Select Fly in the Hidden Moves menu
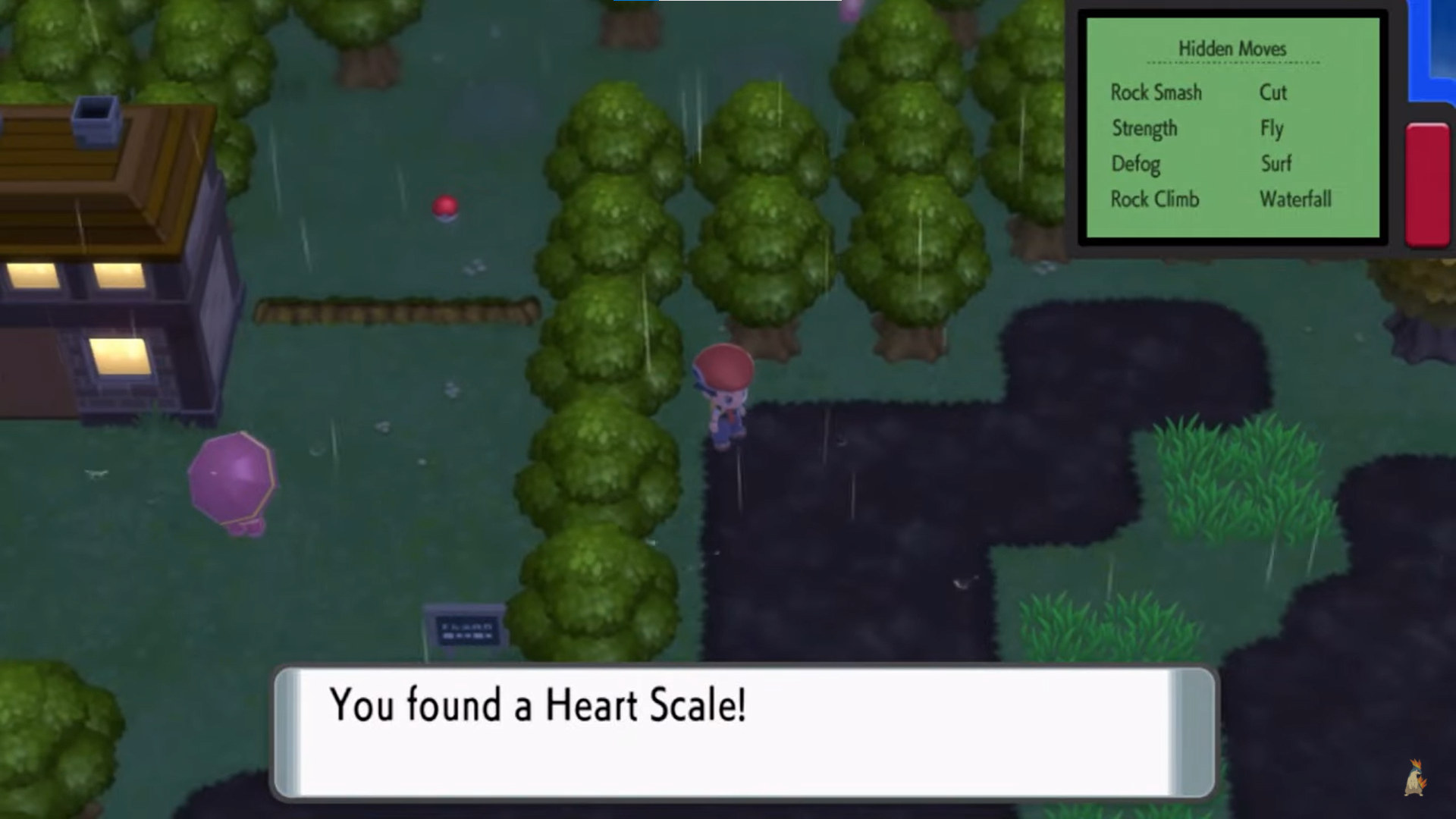 1272,129
